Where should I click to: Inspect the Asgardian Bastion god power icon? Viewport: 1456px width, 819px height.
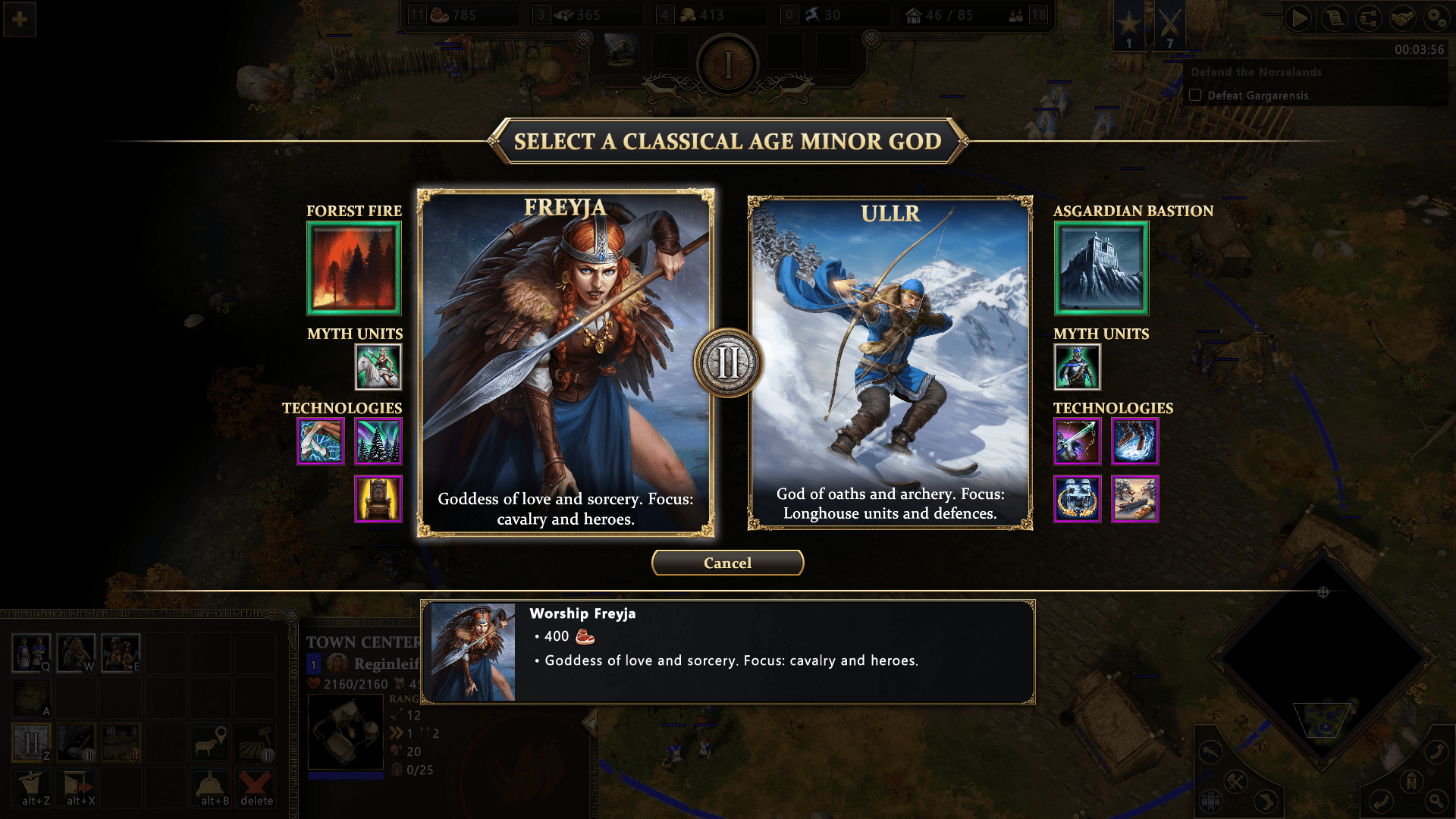click(x=1101, y=268)
